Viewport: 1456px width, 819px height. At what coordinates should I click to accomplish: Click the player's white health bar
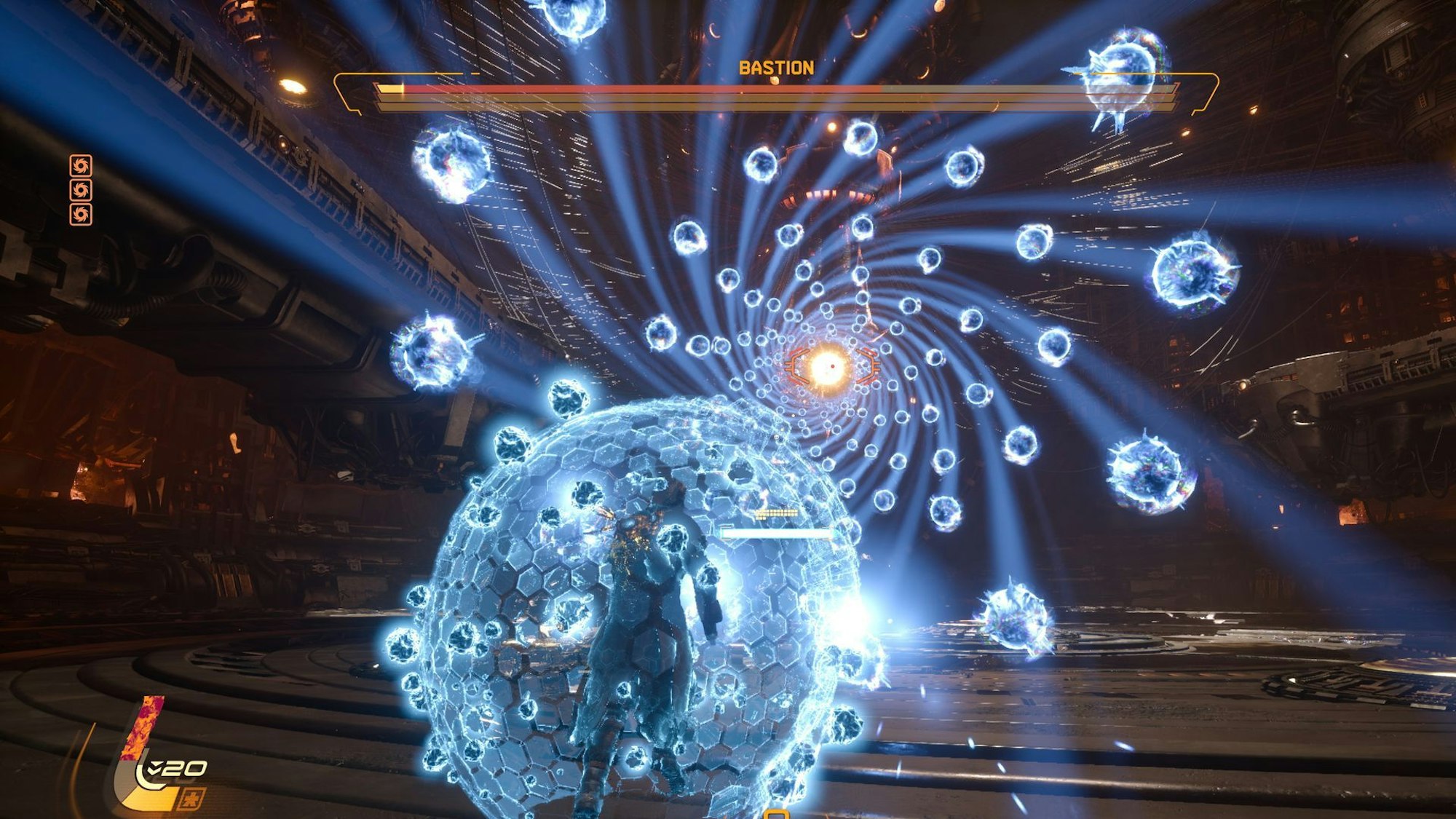(x=774, y=534)
